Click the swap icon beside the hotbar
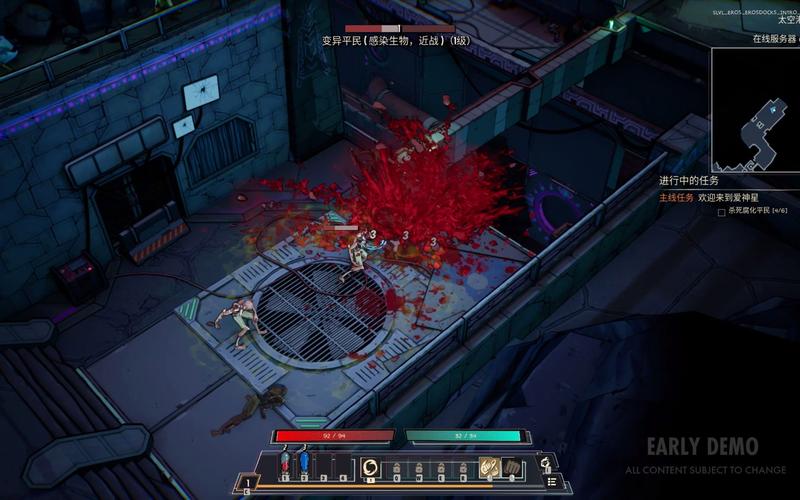This screenshot has width=800, height=500. click(545, 463)
